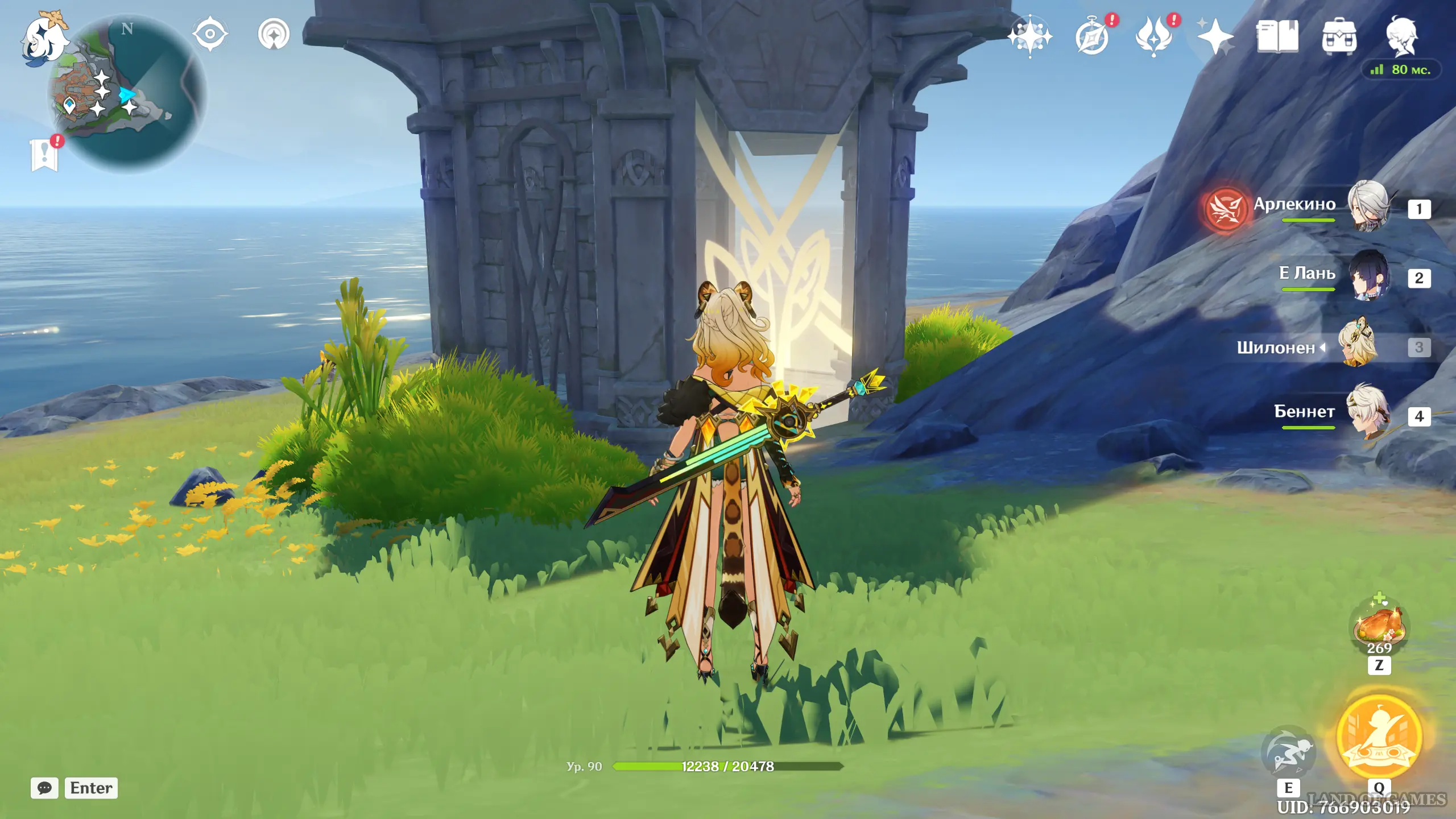Open the character profile menu

[1401, 36]
